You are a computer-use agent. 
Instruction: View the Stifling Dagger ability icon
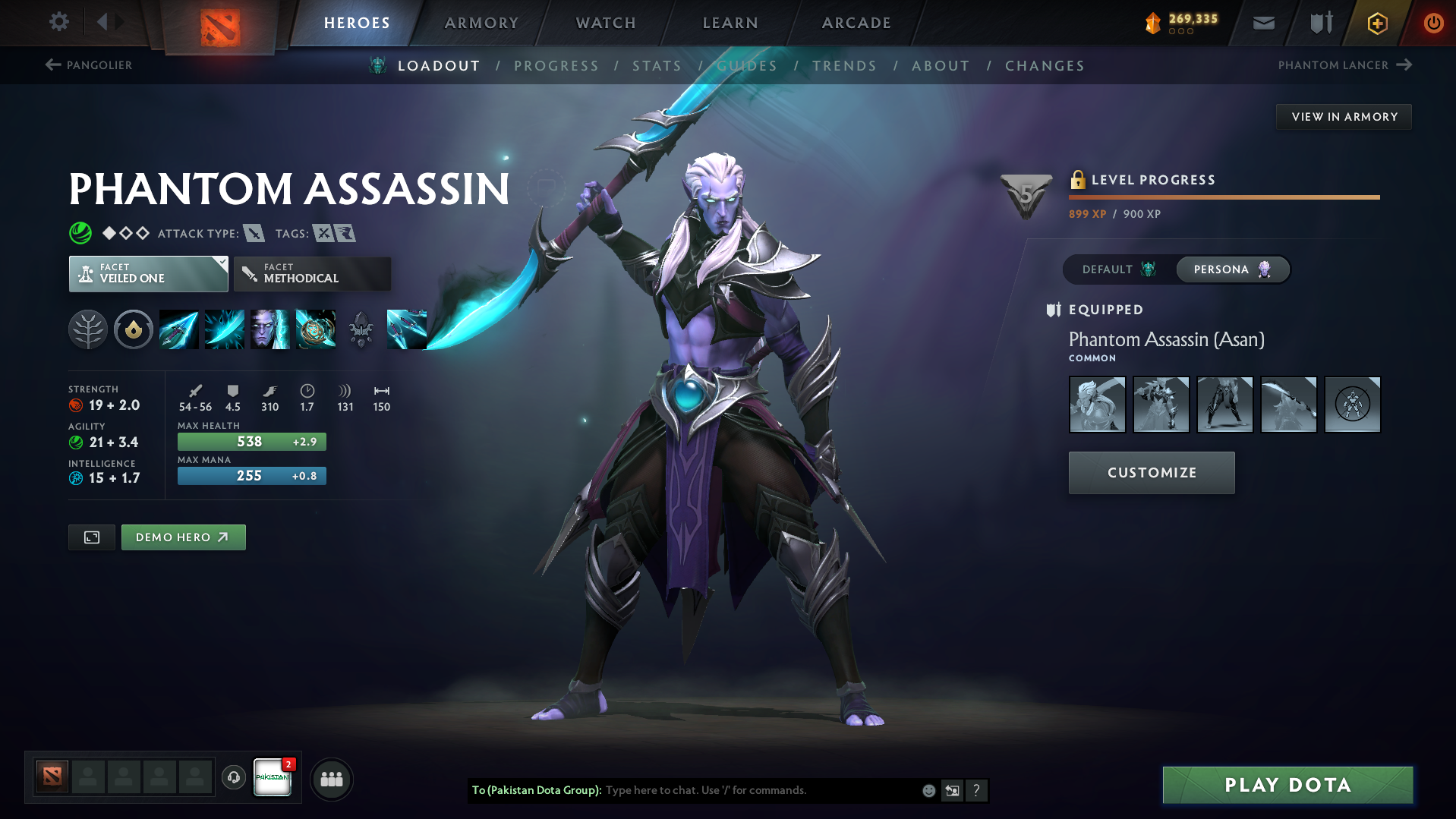coord(178,329)
